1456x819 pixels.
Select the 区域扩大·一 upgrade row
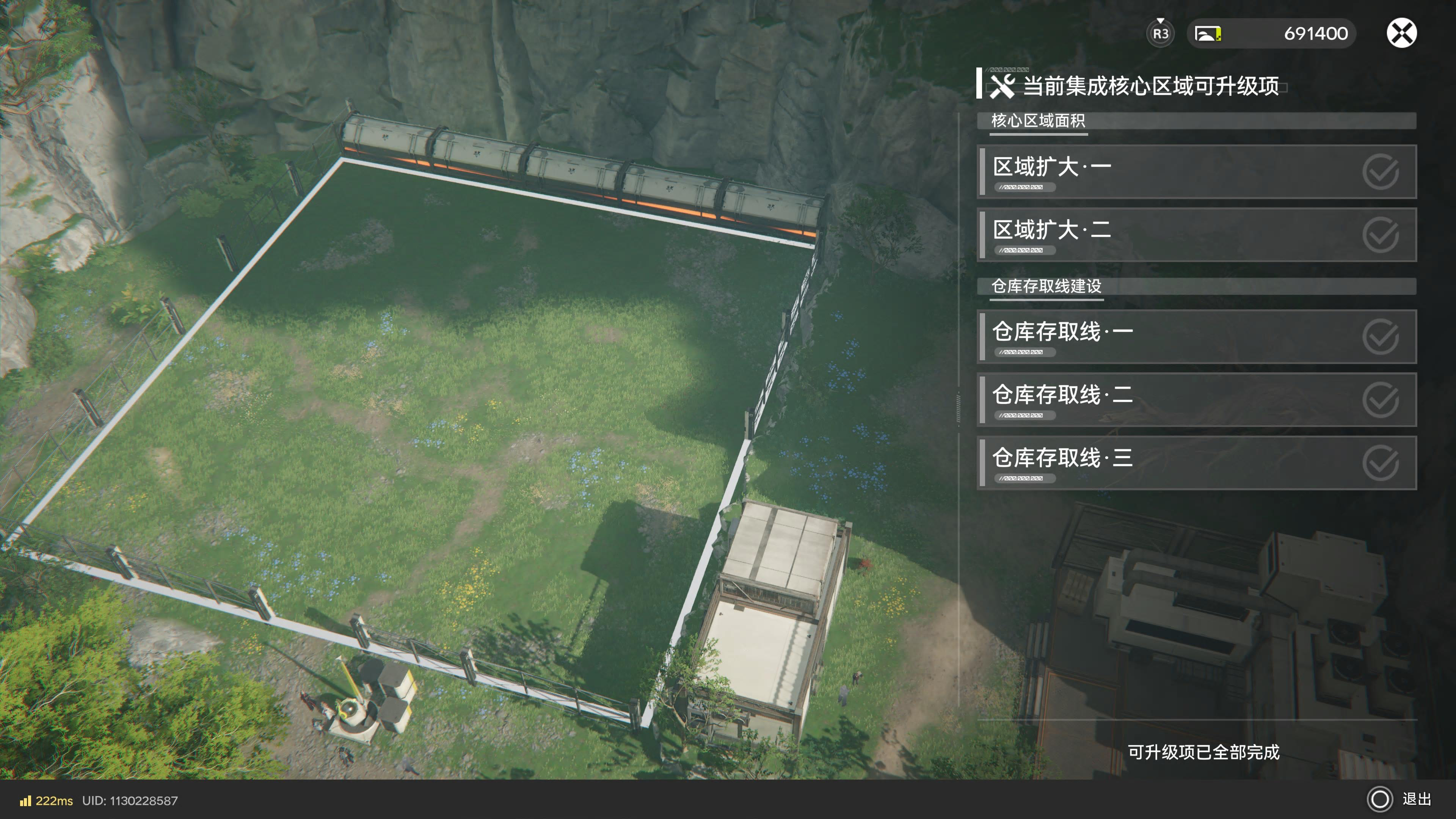tap(1196, 172)
